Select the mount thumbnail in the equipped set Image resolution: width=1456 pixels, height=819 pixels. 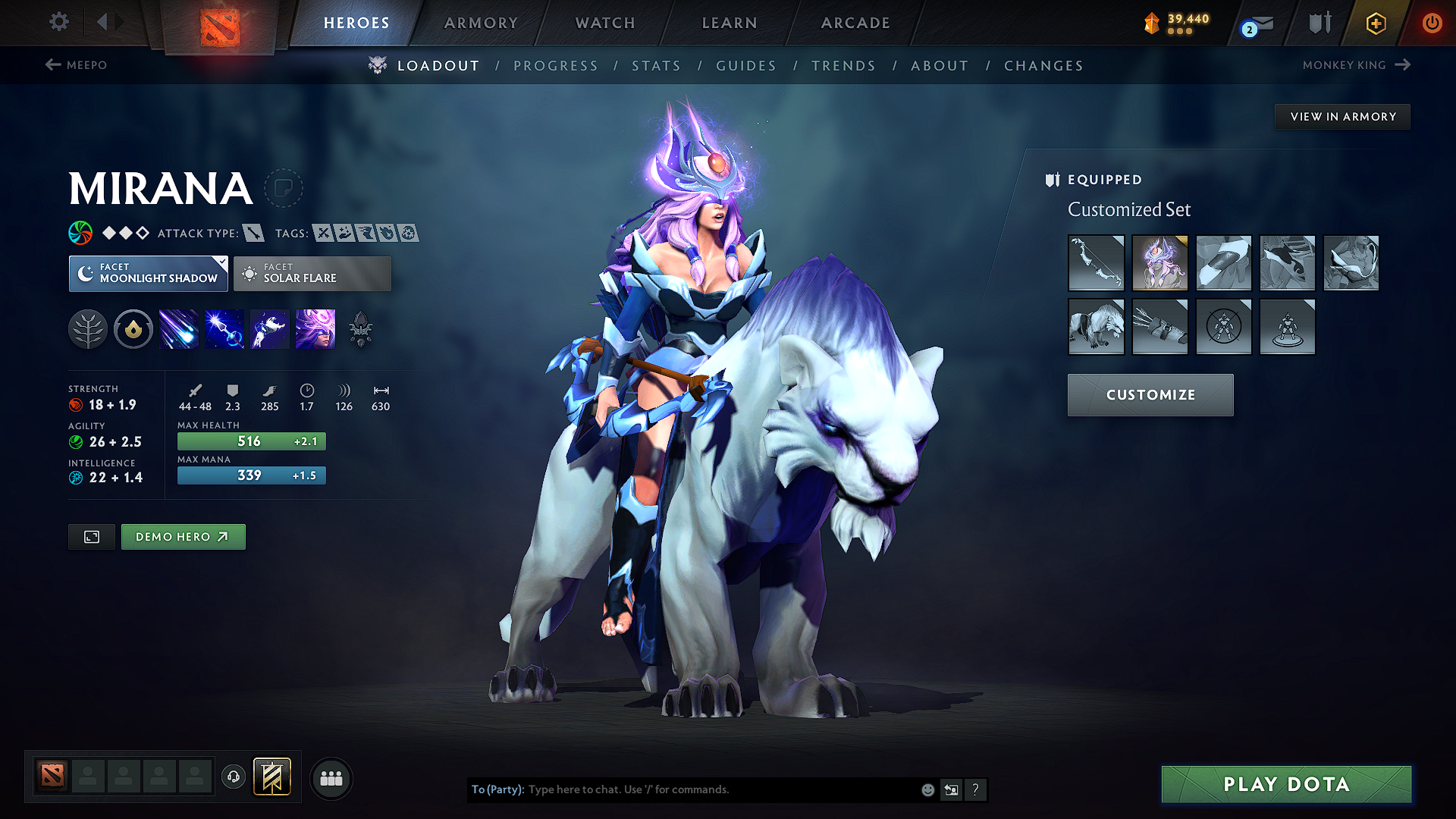coord(1097,327)
